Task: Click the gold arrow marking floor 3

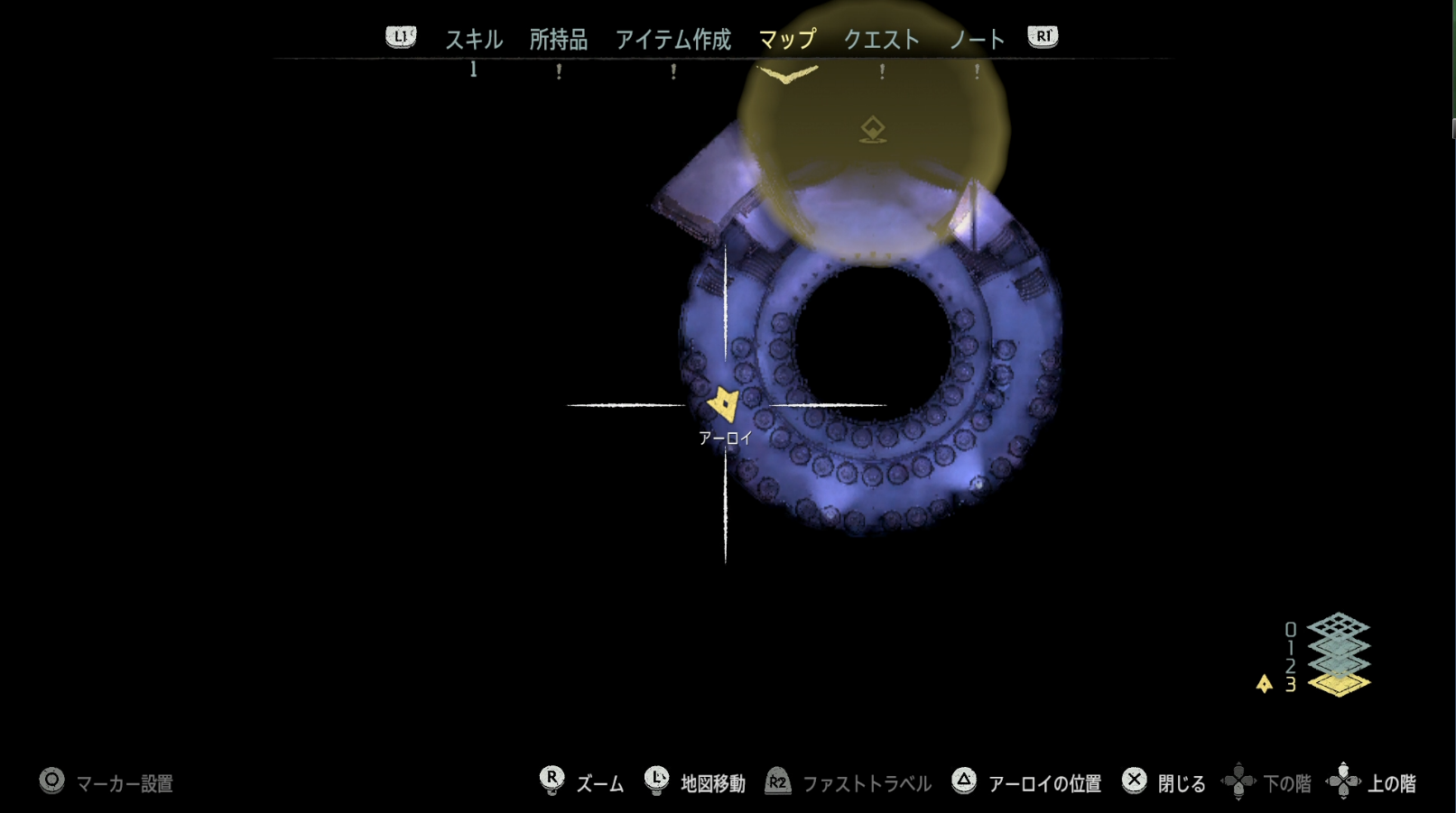Action: [1264, 683]
